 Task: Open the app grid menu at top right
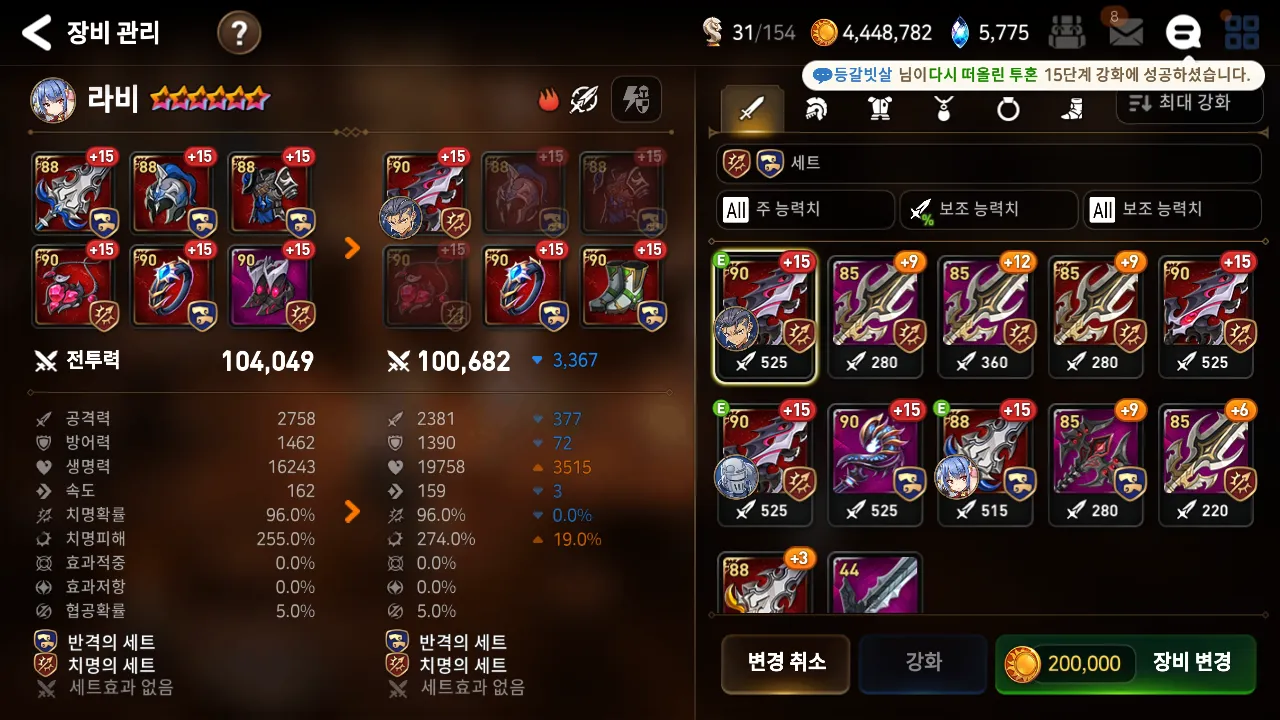[x=1243, y=31]
